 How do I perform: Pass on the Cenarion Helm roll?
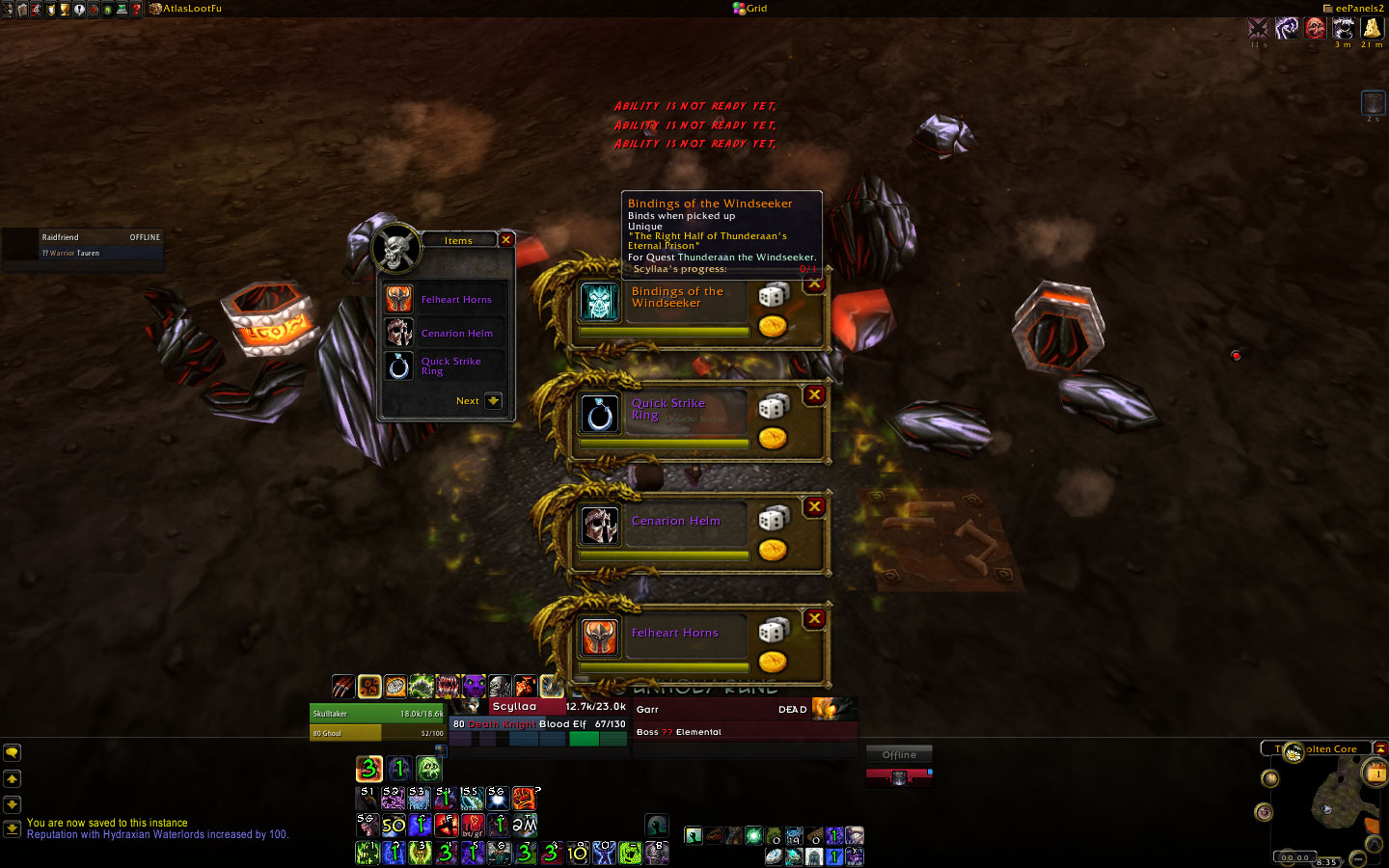point(815,507)
